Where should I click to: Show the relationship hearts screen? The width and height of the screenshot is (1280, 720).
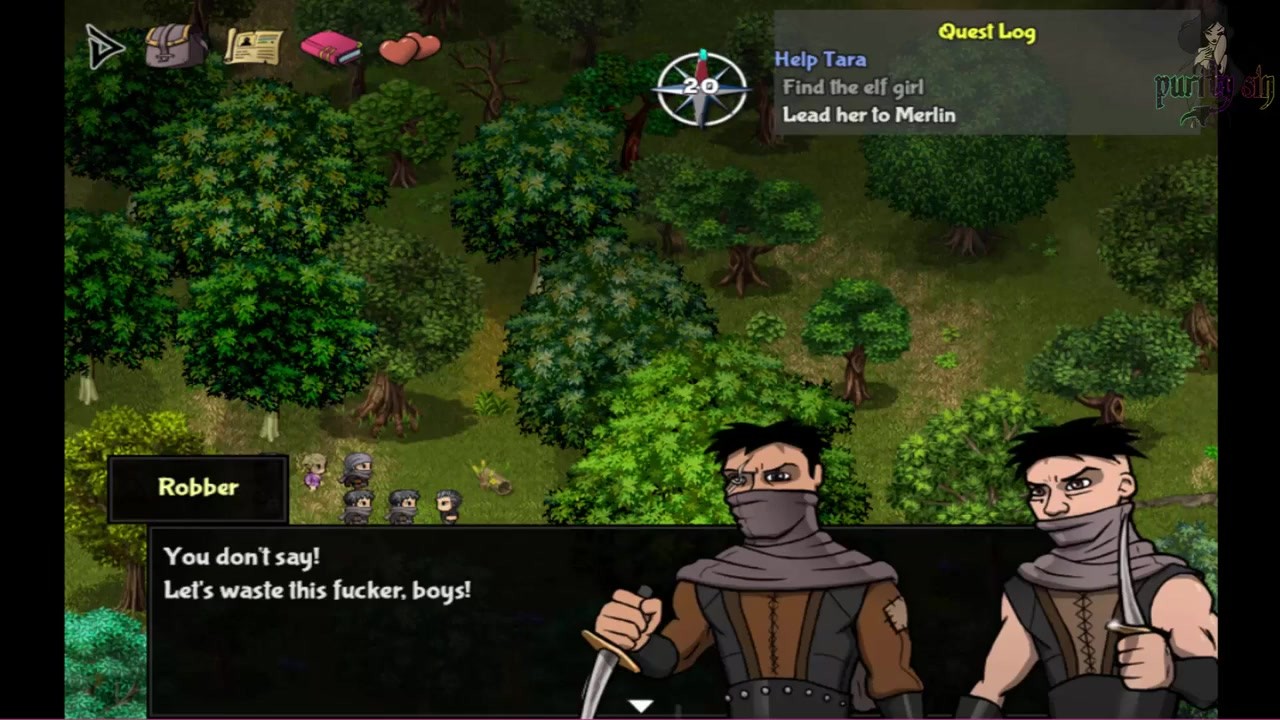pos(409,47)
